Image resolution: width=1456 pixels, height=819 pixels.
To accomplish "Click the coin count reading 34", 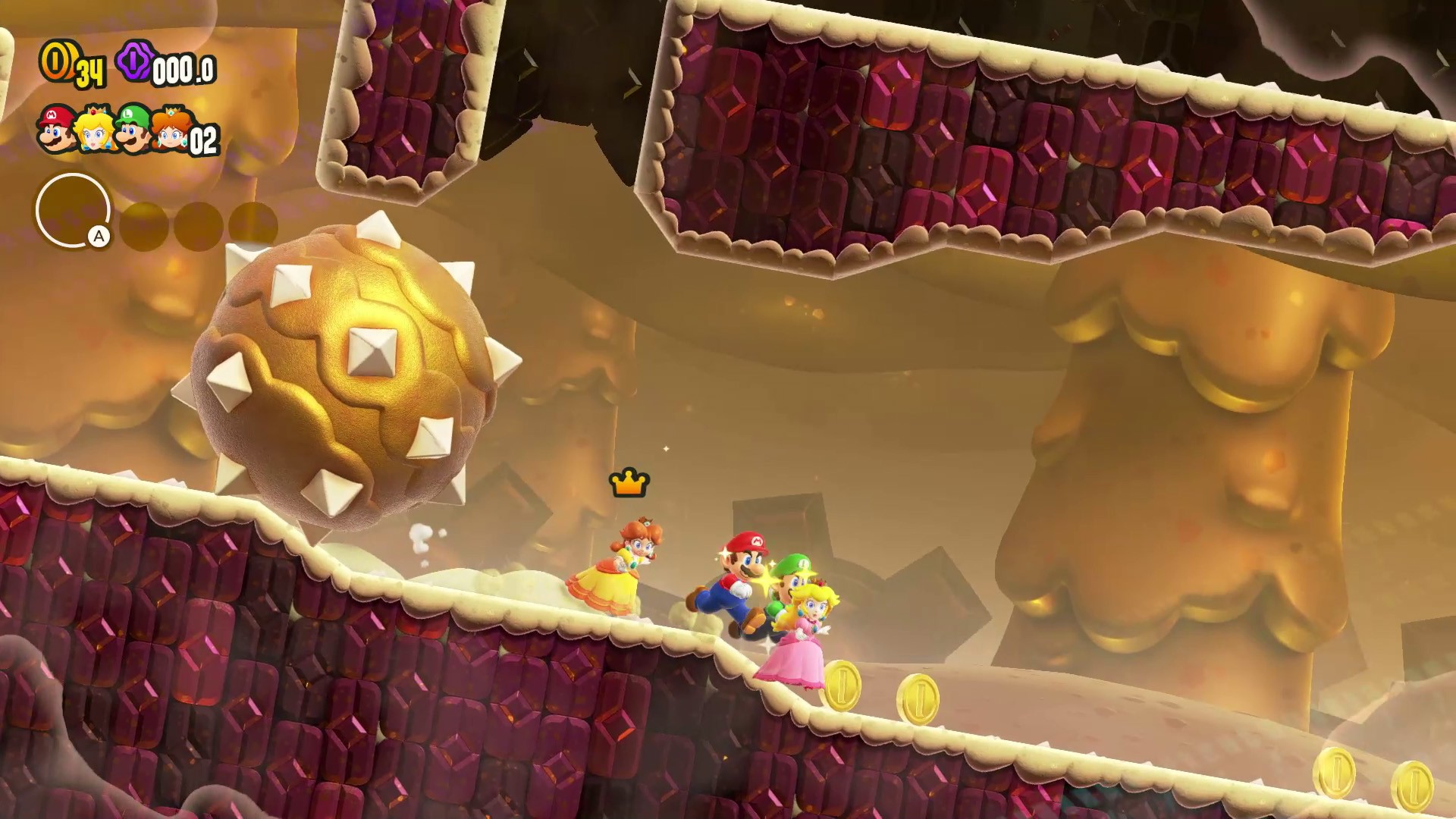I will tap(91, 73).
